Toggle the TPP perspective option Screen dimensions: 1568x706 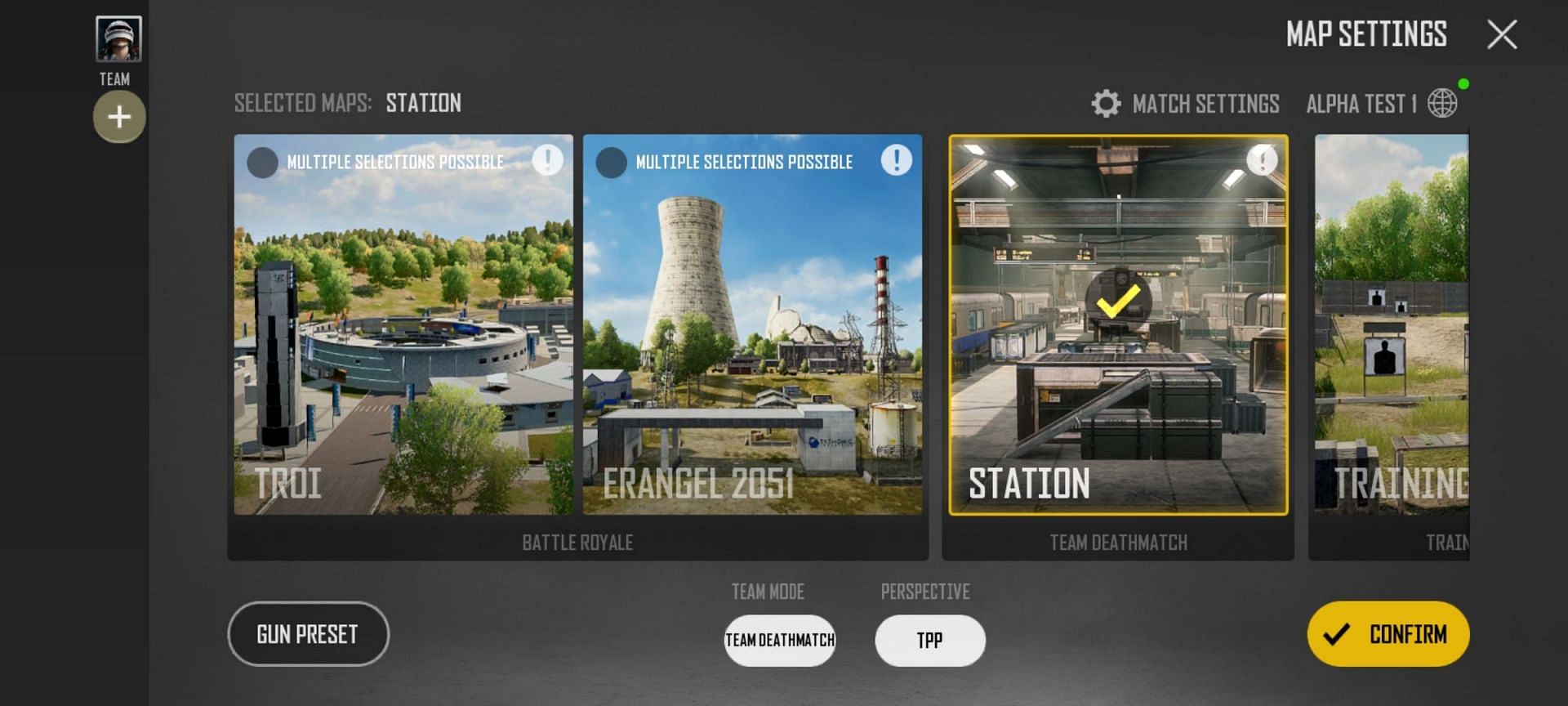(x=929, y=640)
